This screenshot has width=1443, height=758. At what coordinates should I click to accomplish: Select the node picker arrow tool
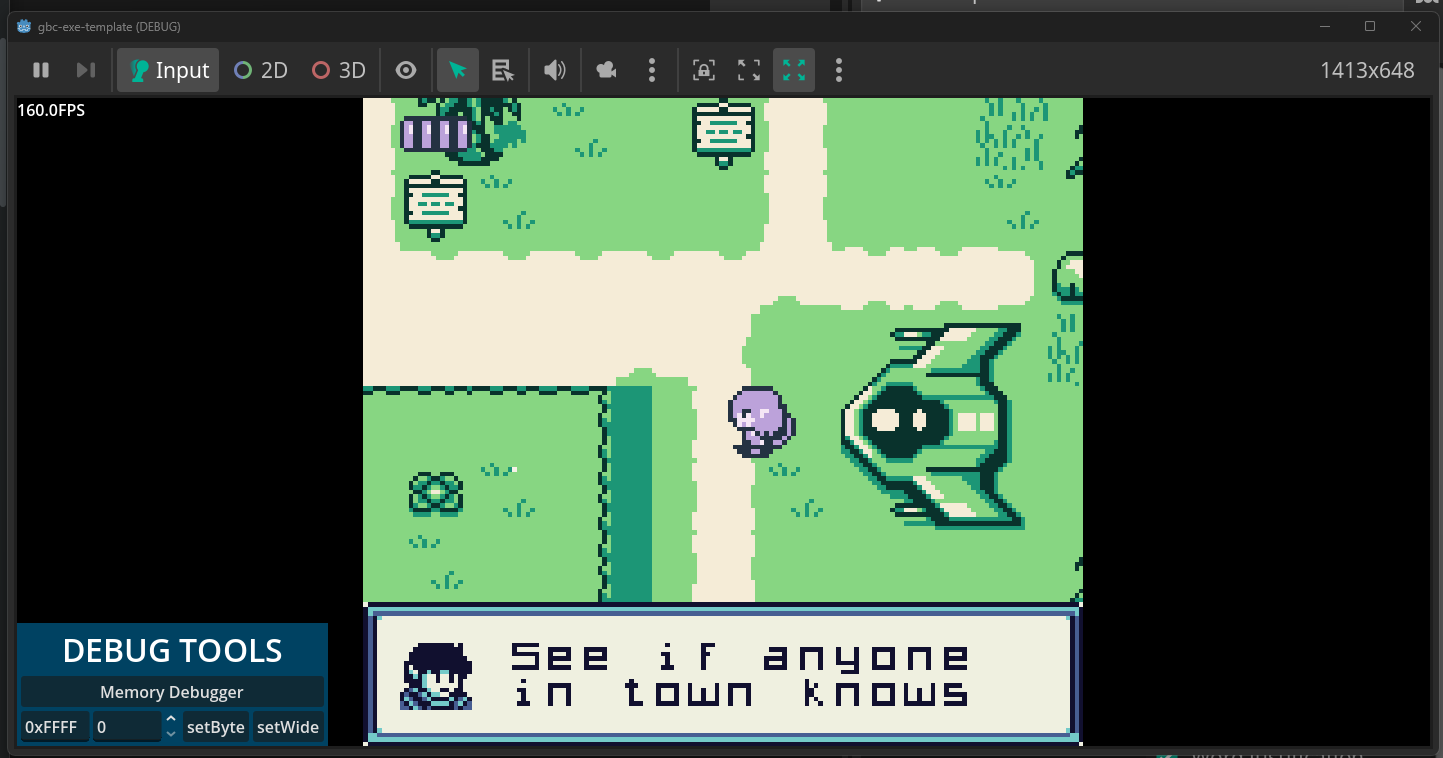tap(457, 70)
